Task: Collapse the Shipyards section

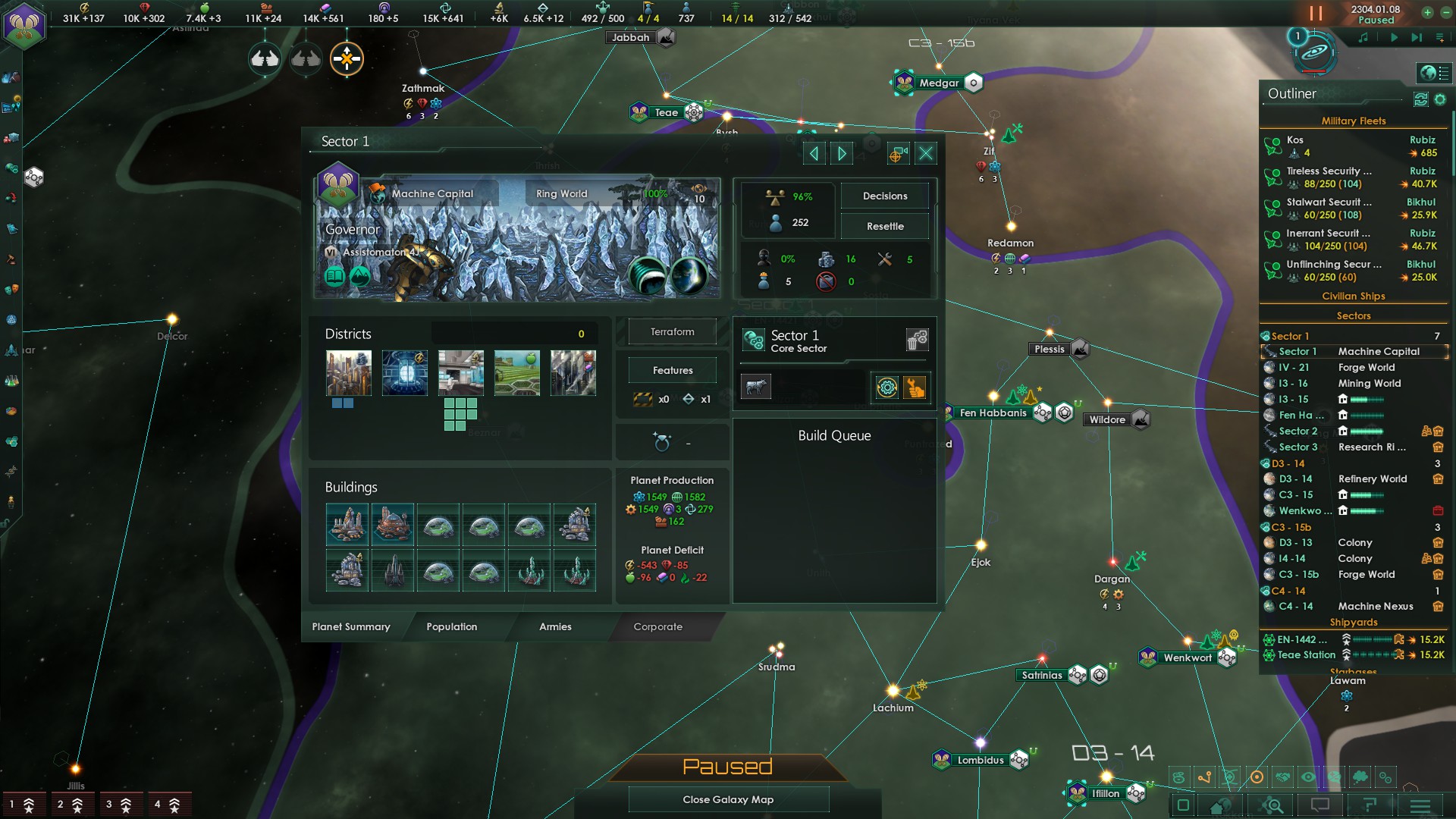Action: tap(1354, 622)
